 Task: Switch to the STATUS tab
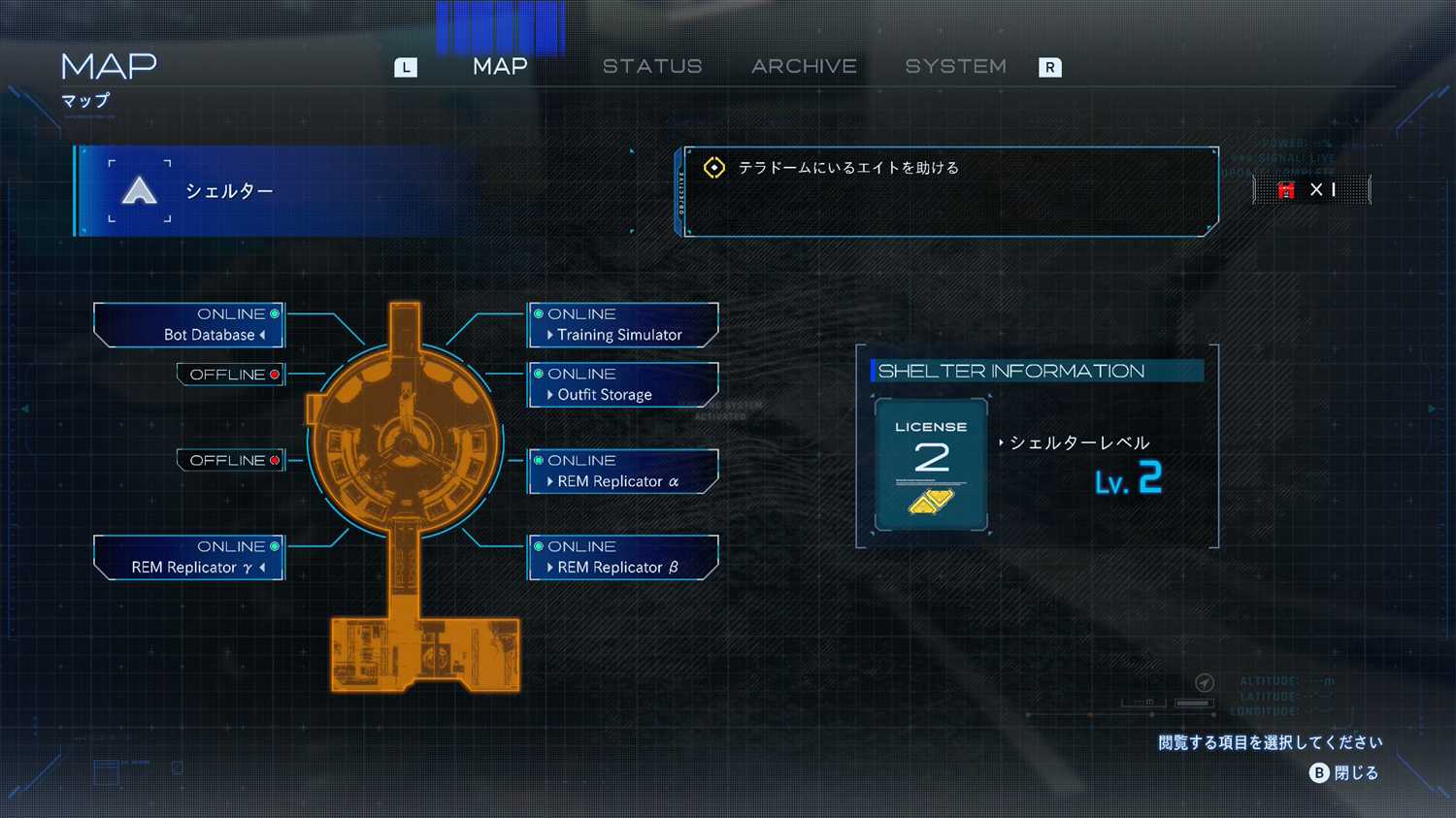pyautogui.click(x=651, y=67)
